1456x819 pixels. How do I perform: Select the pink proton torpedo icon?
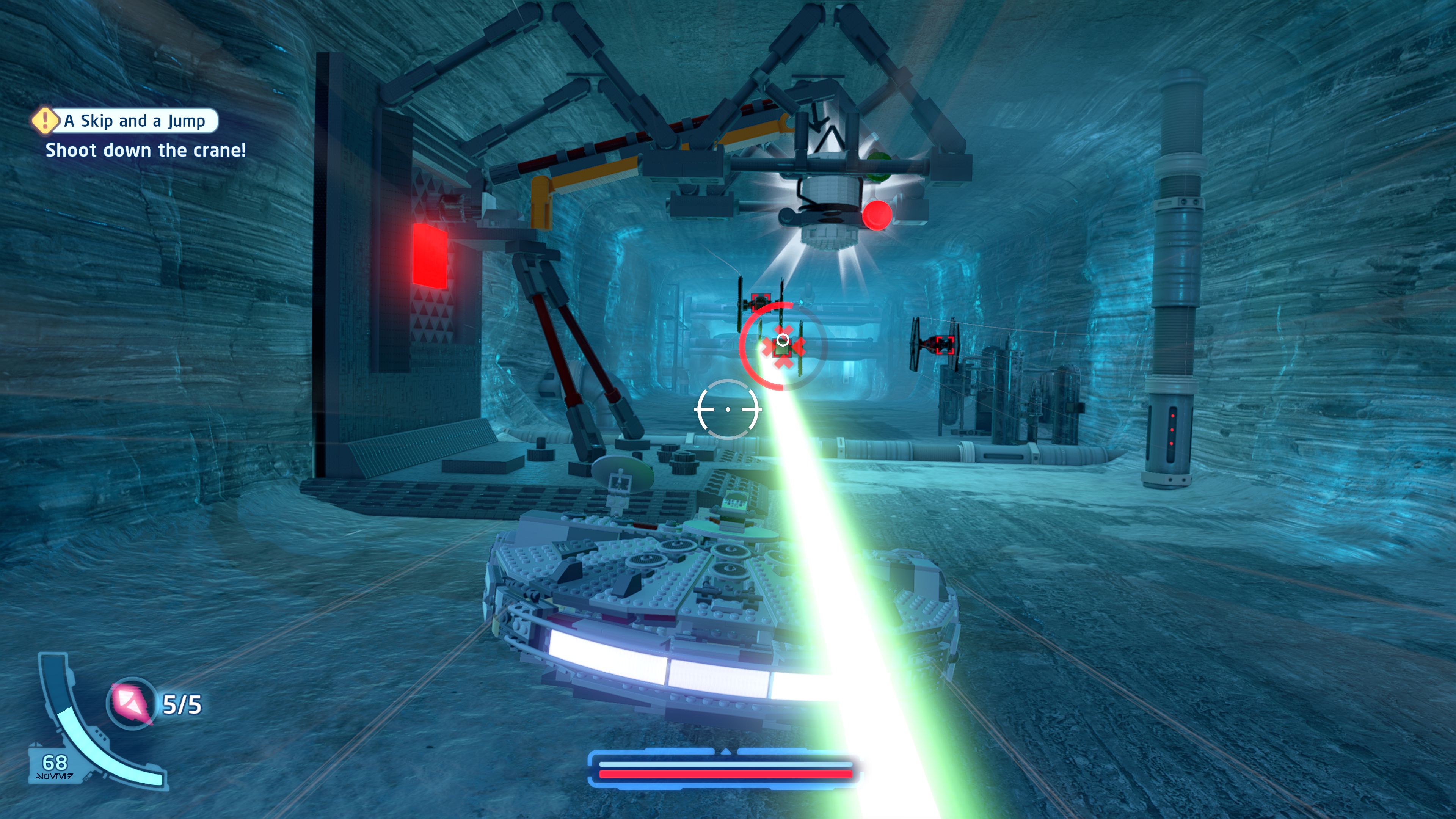click(132, 703)
